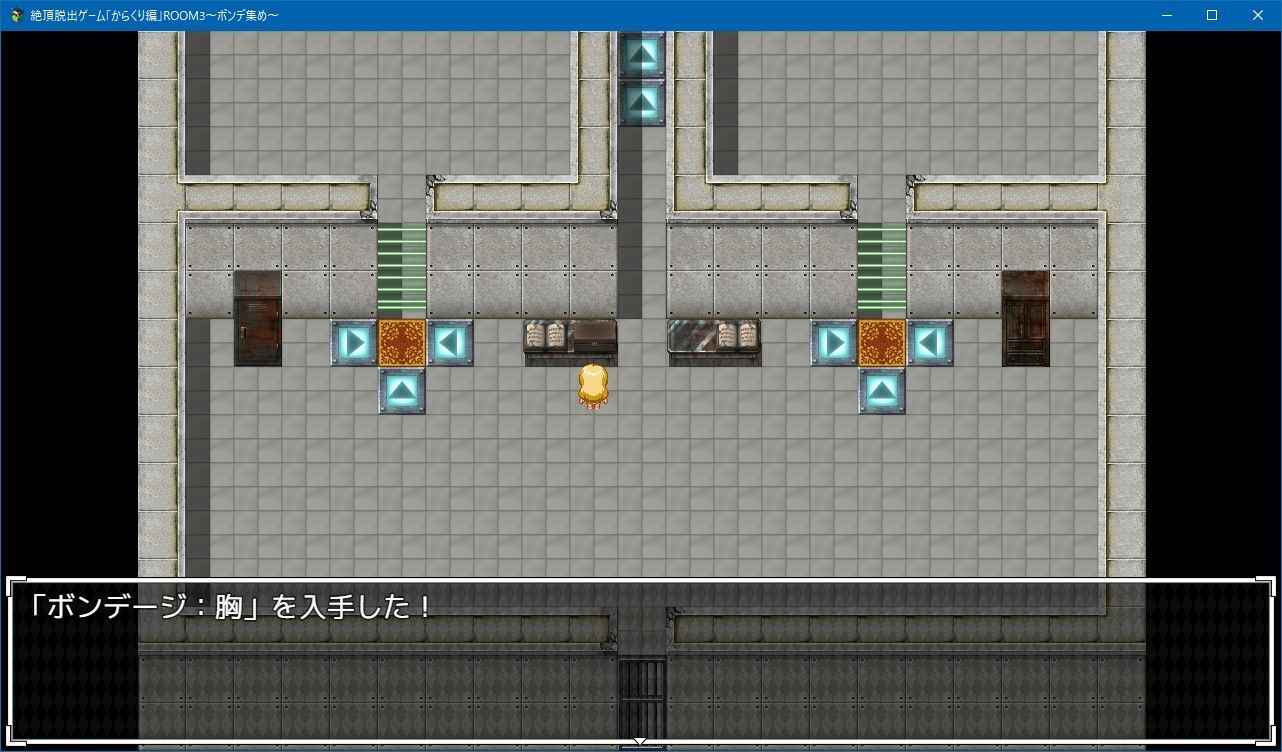Open the rusty brown door on the left

(256, 320)
